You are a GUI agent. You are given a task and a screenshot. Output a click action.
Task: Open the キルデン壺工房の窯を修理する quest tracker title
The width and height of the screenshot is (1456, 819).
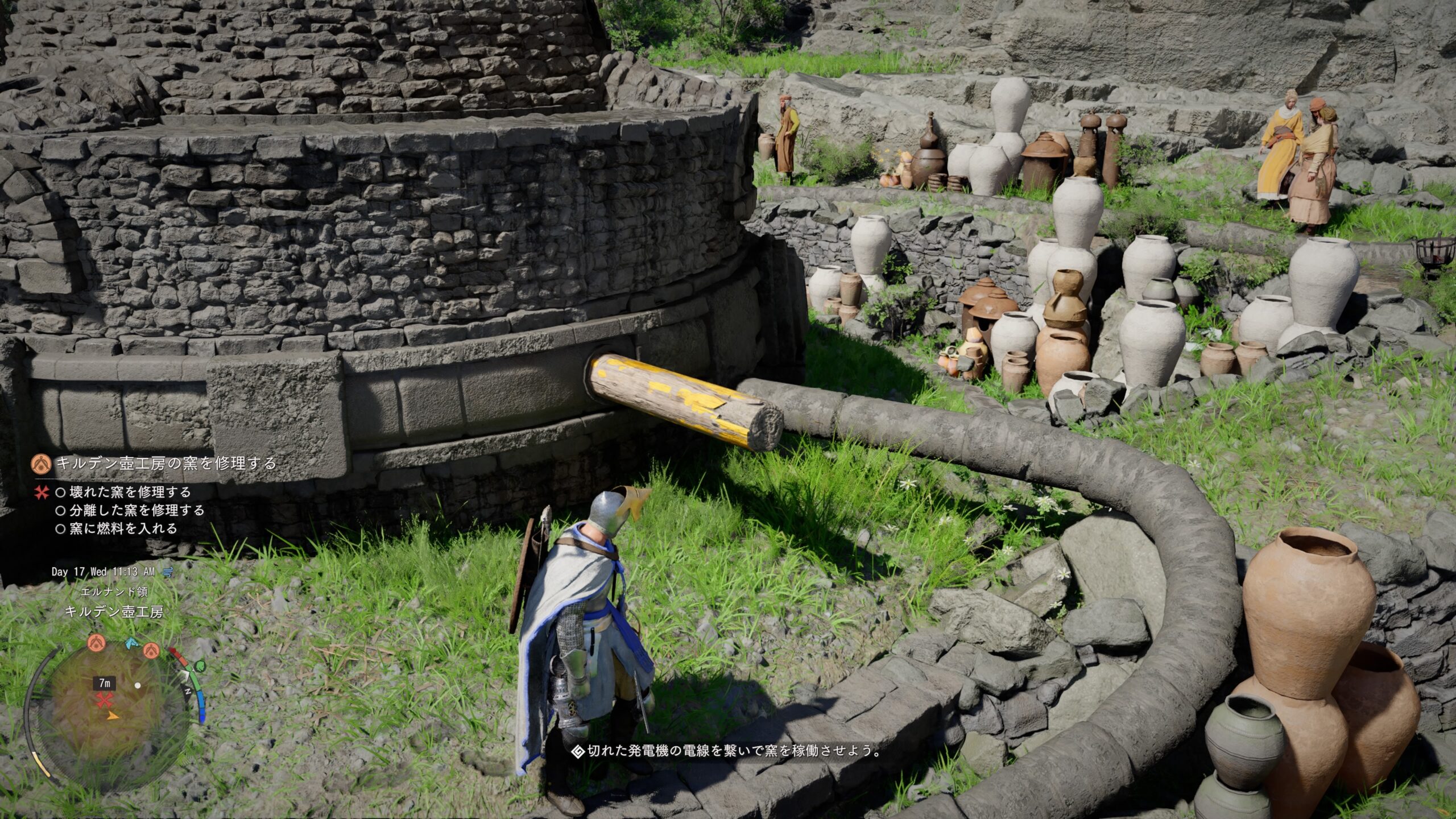click(x=166, y=463)
